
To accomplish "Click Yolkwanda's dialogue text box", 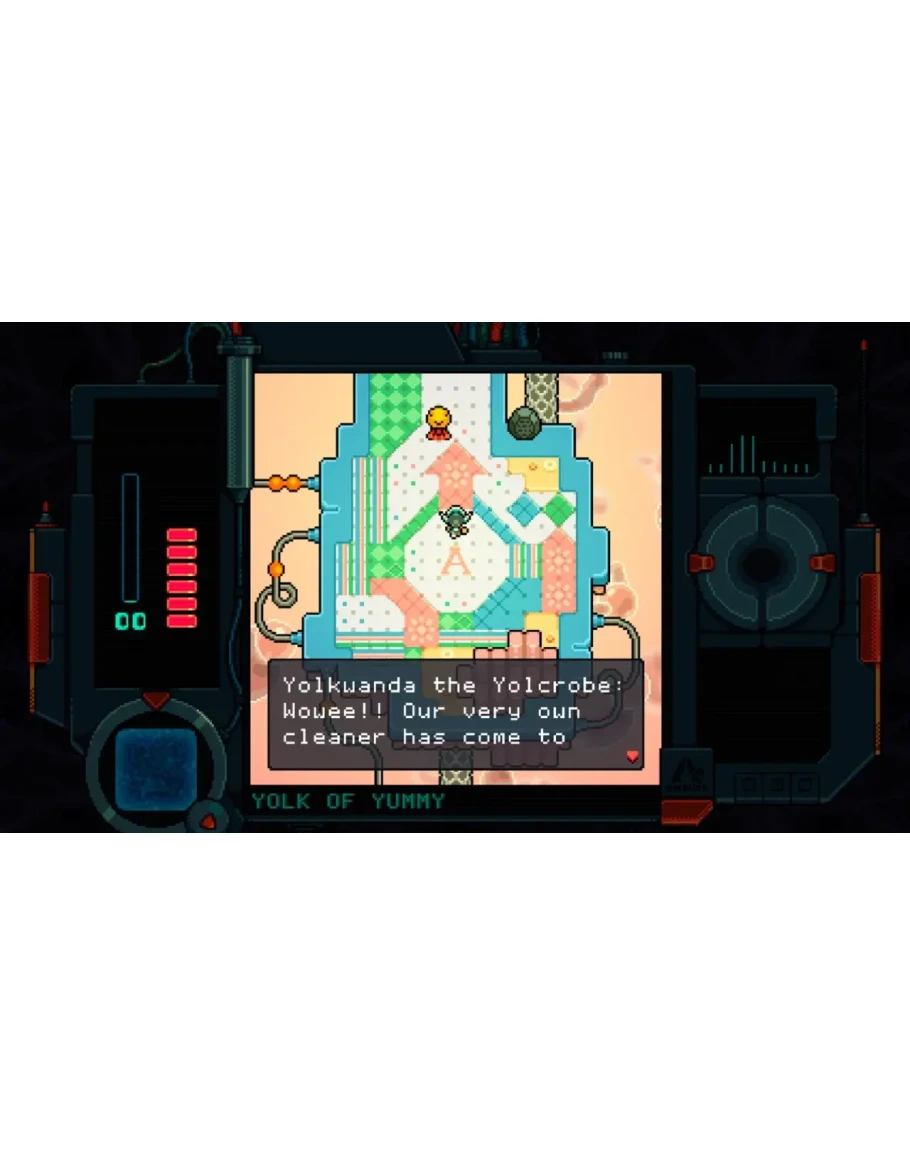I will 455,713.
